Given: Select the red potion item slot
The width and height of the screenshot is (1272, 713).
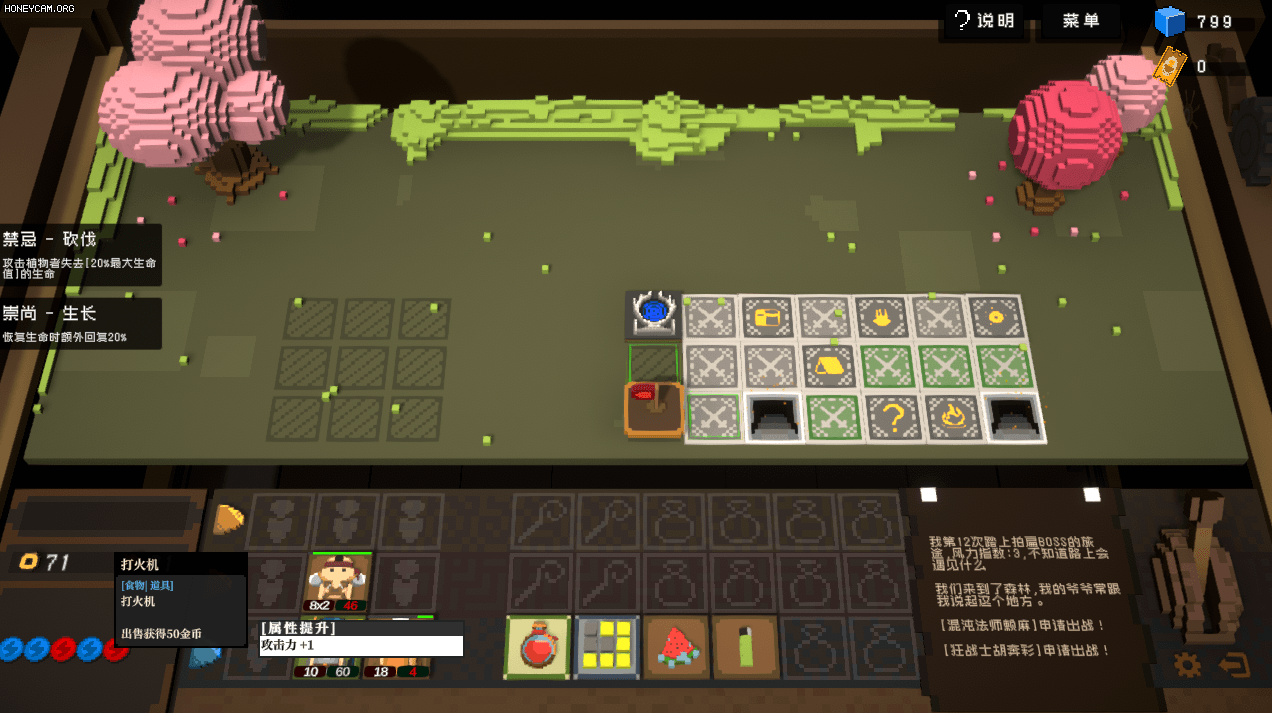Looking at the screenshot, I should point(538,646).
